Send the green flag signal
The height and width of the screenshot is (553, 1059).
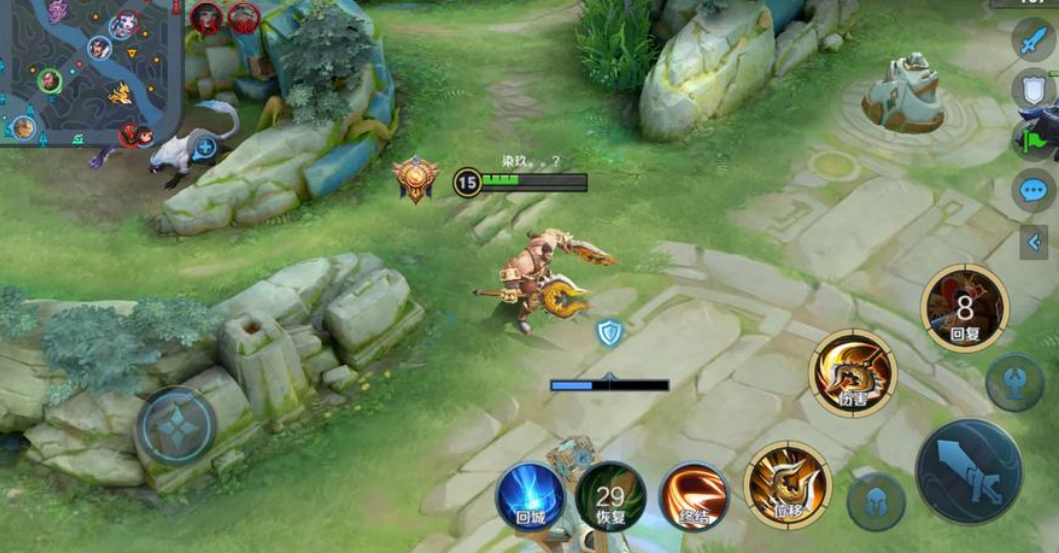[1034, 140]
